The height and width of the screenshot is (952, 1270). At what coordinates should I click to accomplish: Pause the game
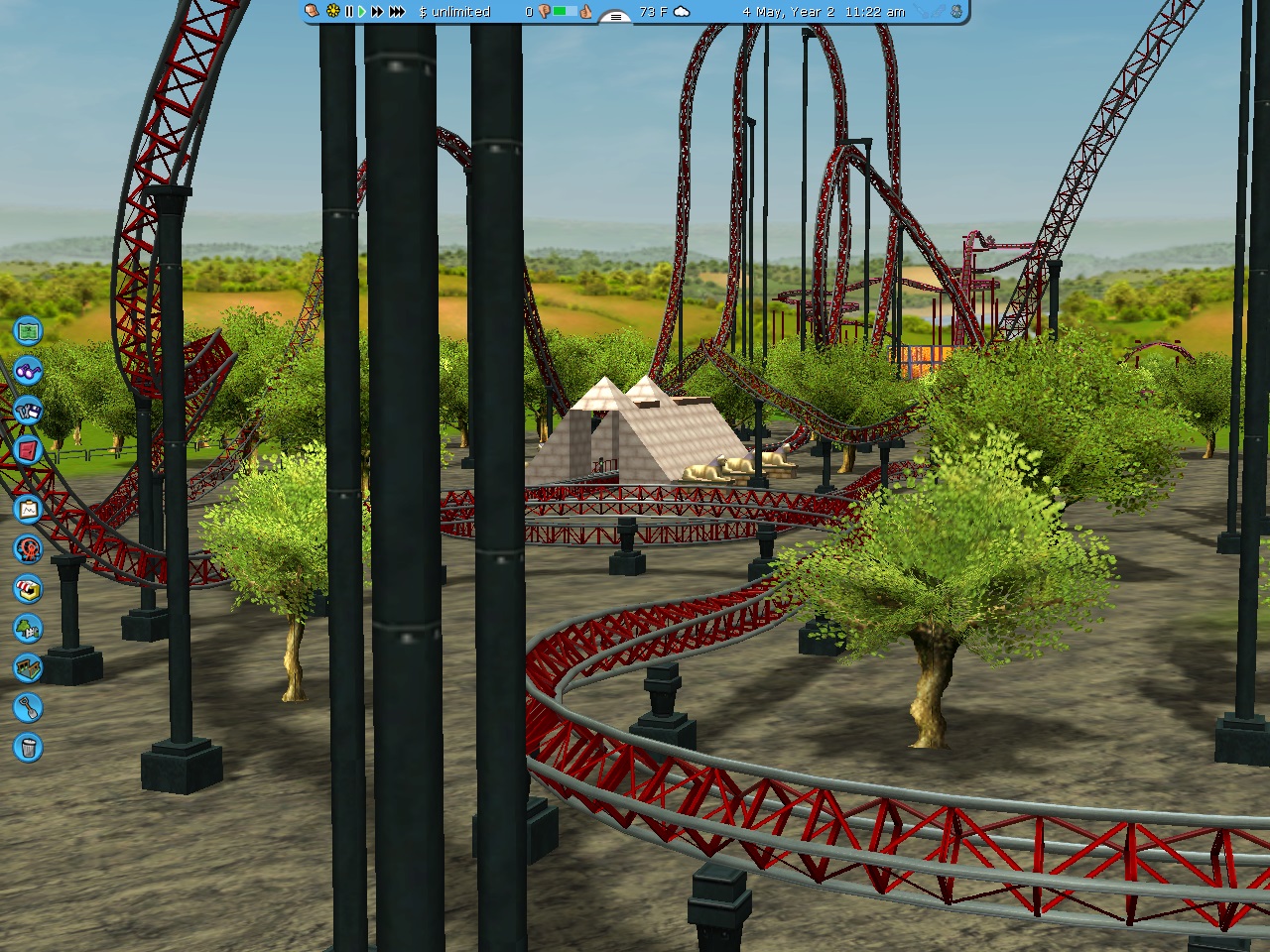(349, 12)
